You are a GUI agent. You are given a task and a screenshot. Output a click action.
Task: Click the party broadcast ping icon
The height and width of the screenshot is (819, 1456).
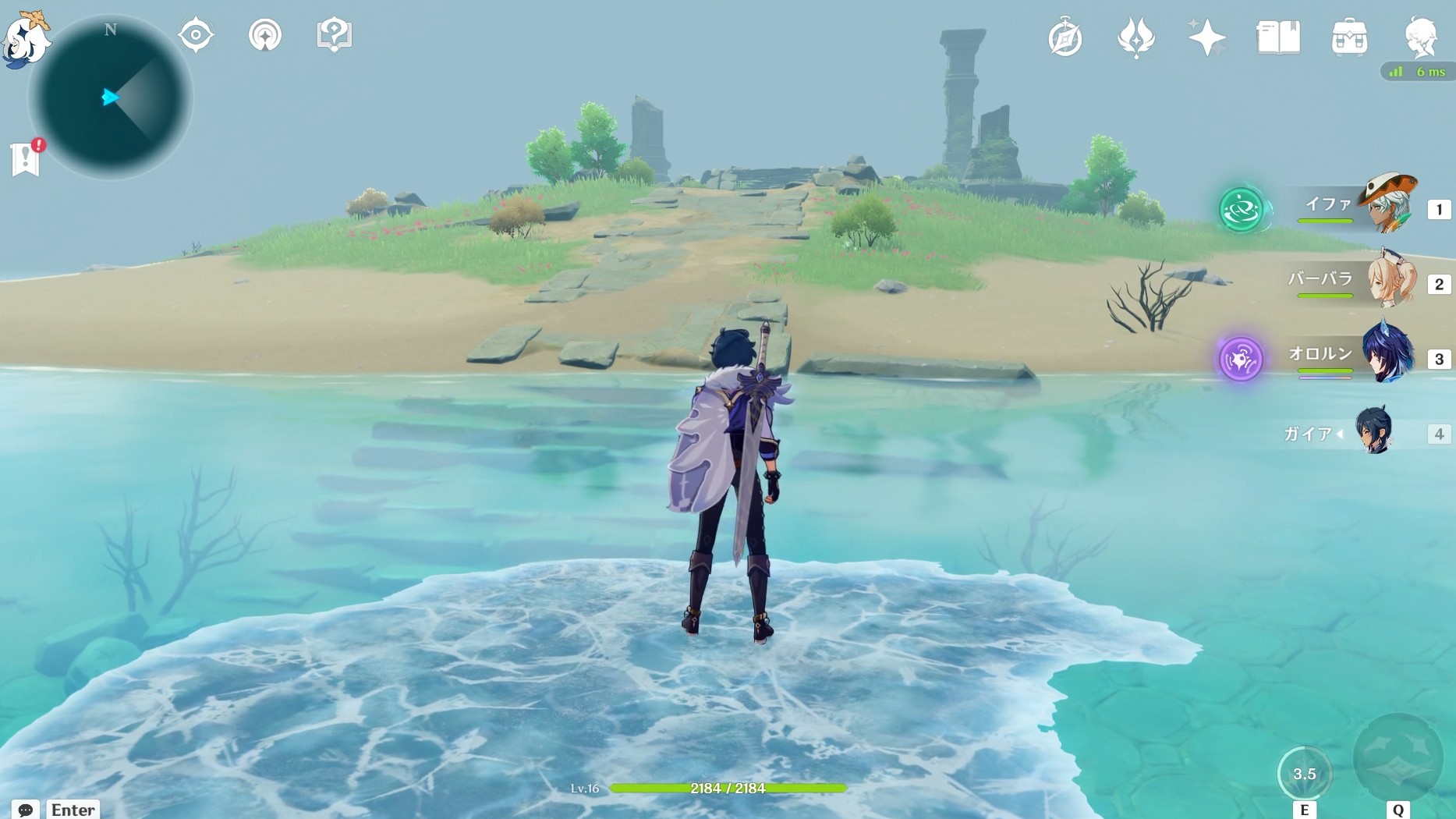click(x=265, y=34)
